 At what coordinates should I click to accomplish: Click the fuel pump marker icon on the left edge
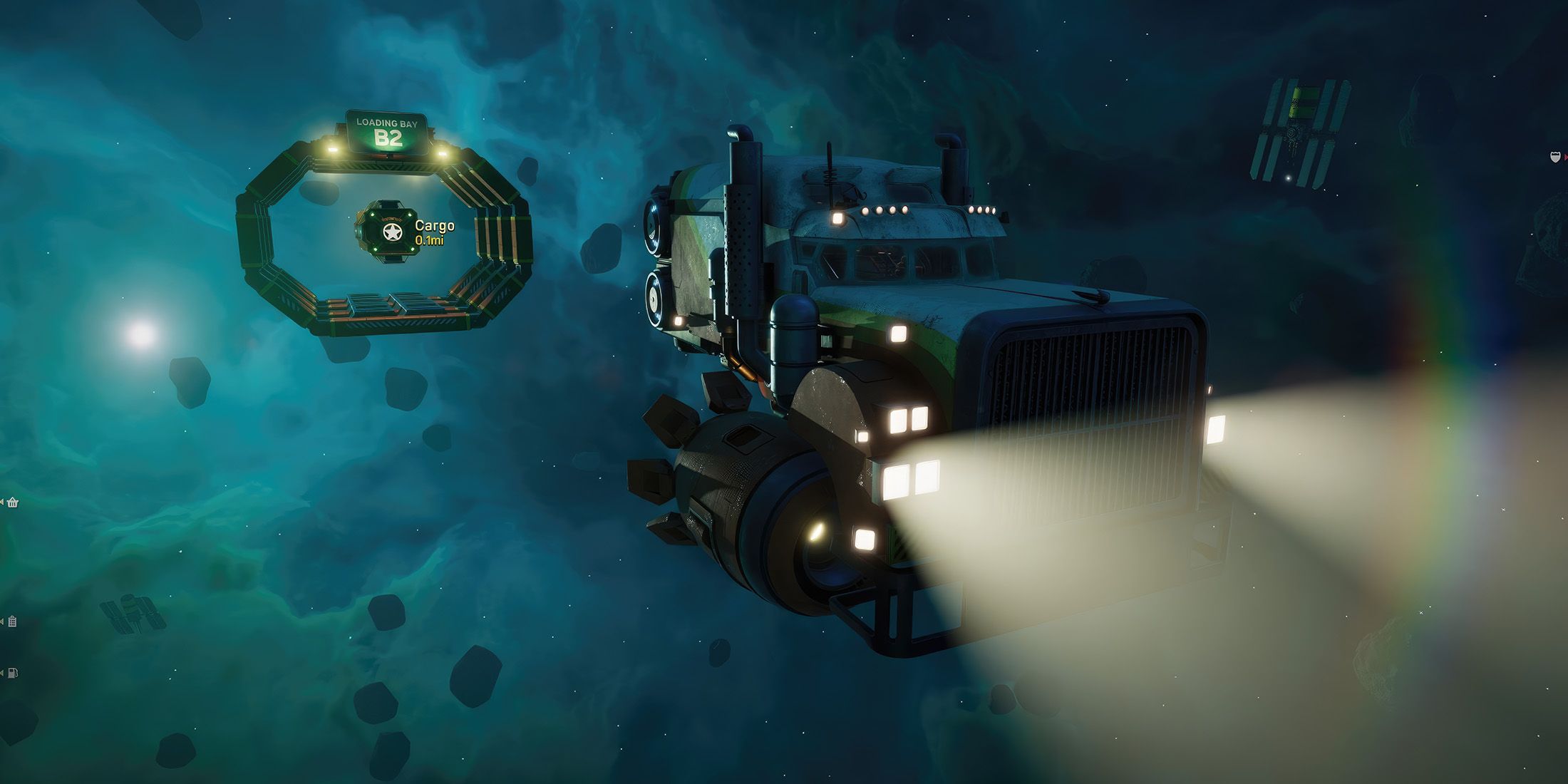tap(11, 673)
